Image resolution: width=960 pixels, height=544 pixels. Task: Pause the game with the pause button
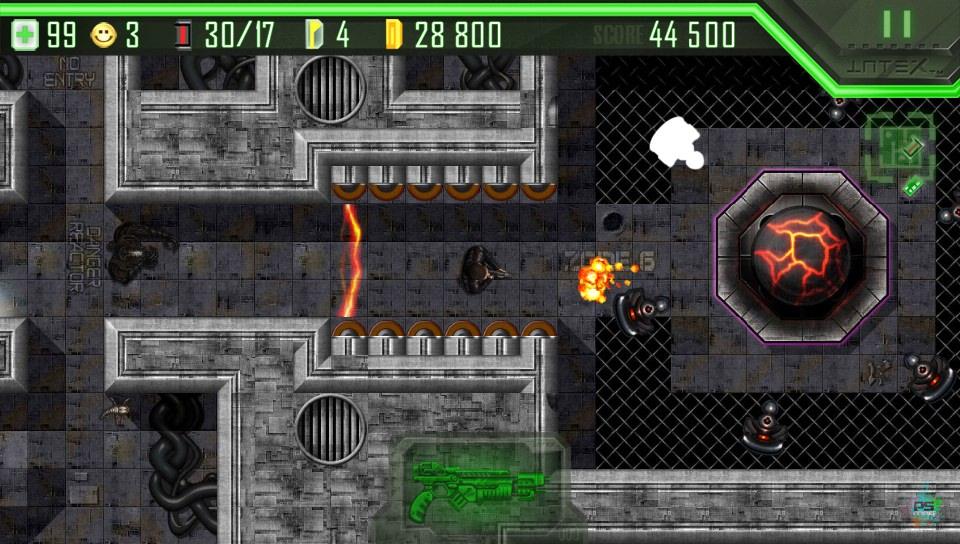tap(896, 25)
